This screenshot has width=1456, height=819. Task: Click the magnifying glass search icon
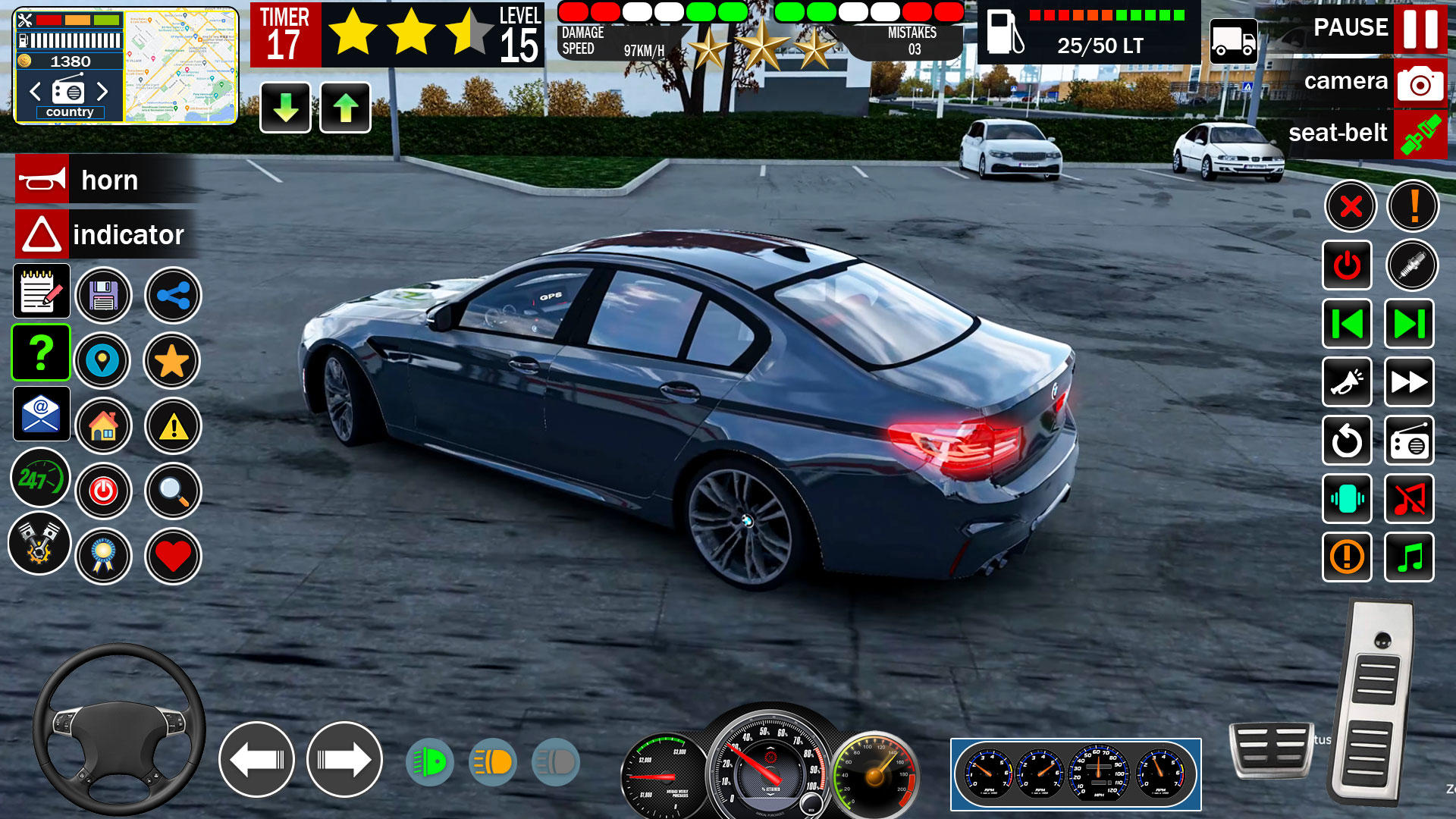click(172, 491)
